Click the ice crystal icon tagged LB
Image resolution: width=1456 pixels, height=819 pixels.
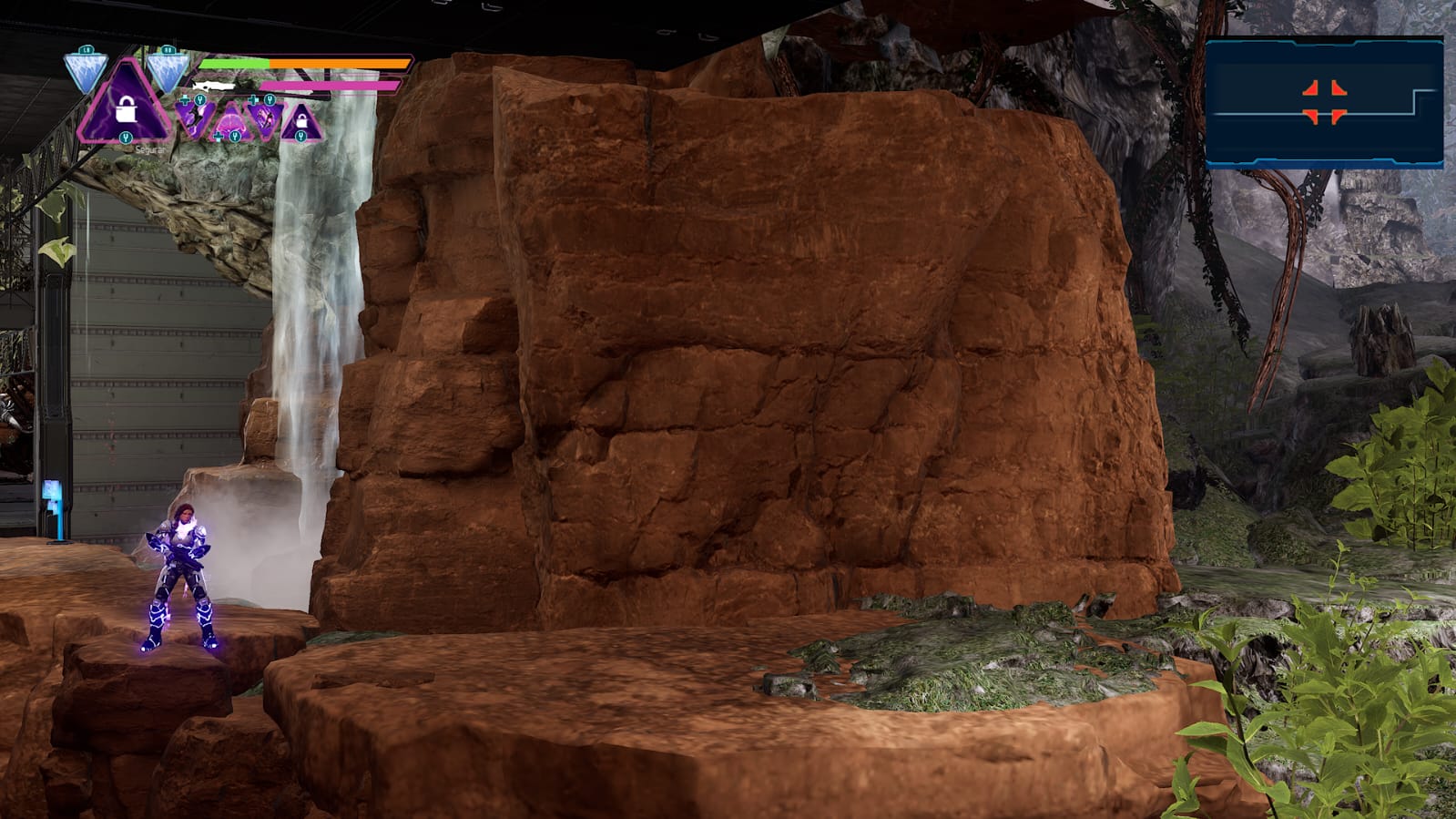click(x=87, y=70)
